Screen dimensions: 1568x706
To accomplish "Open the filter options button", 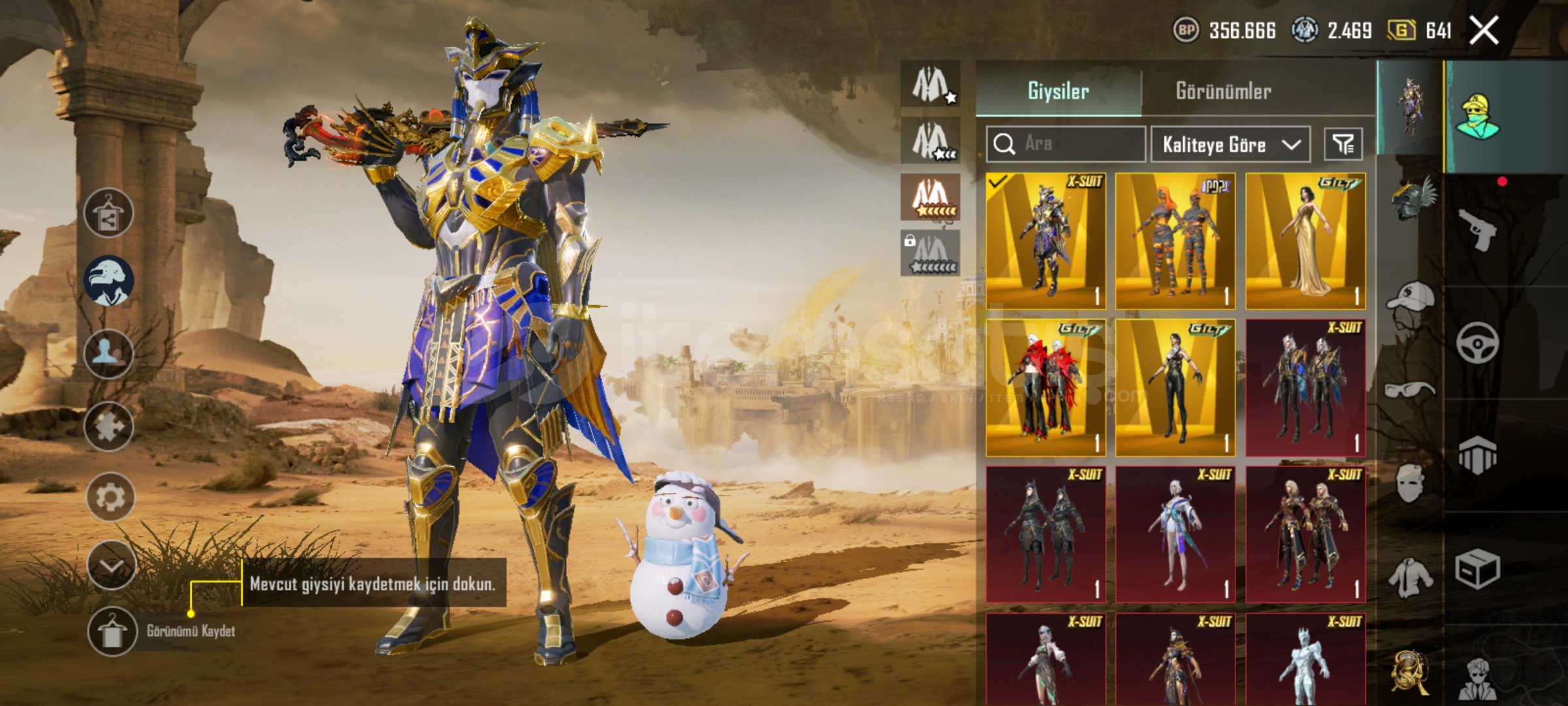I will 1343,144.
